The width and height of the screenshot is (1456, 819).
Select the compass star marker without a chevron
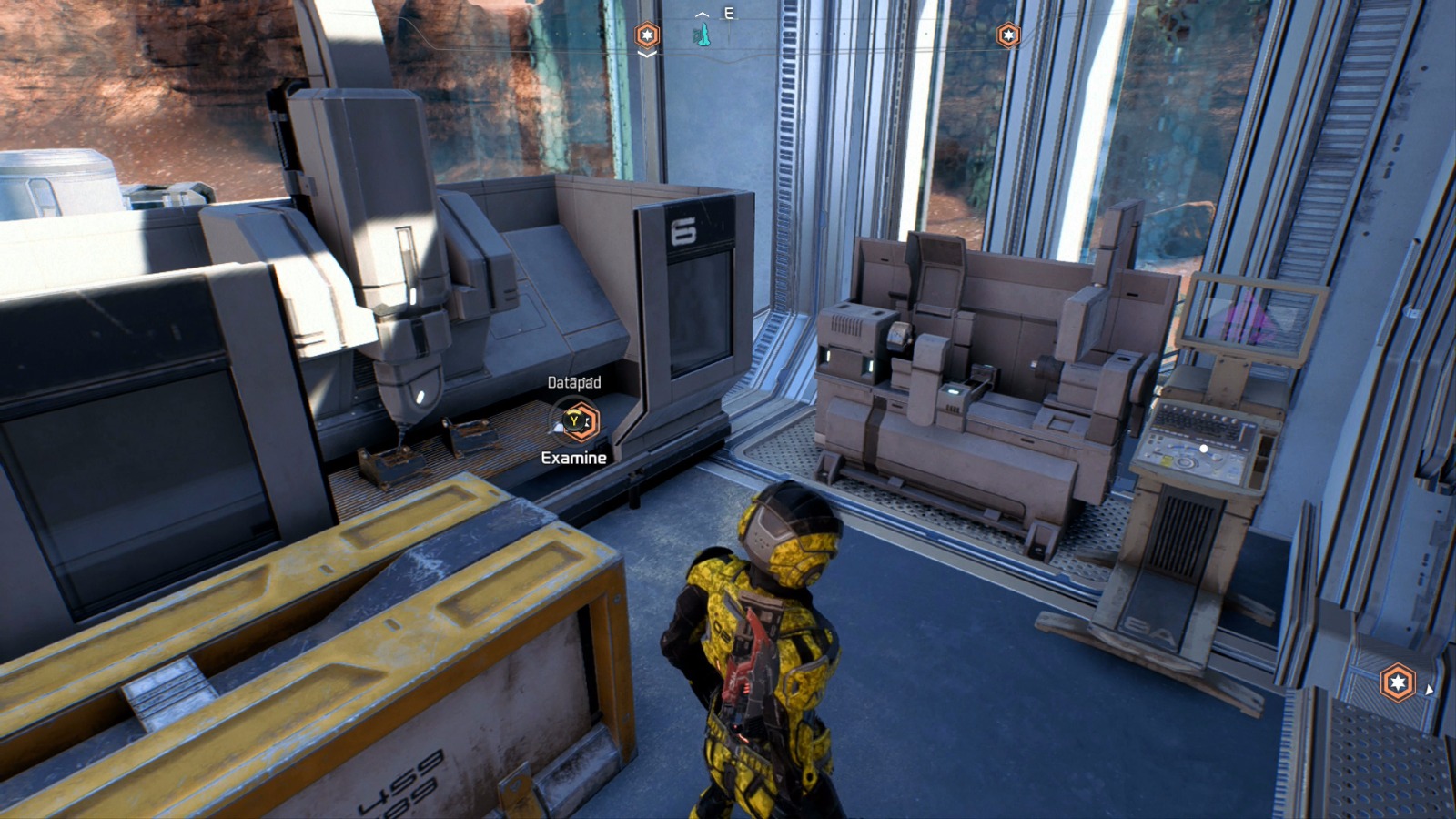tap(1008, 35)
